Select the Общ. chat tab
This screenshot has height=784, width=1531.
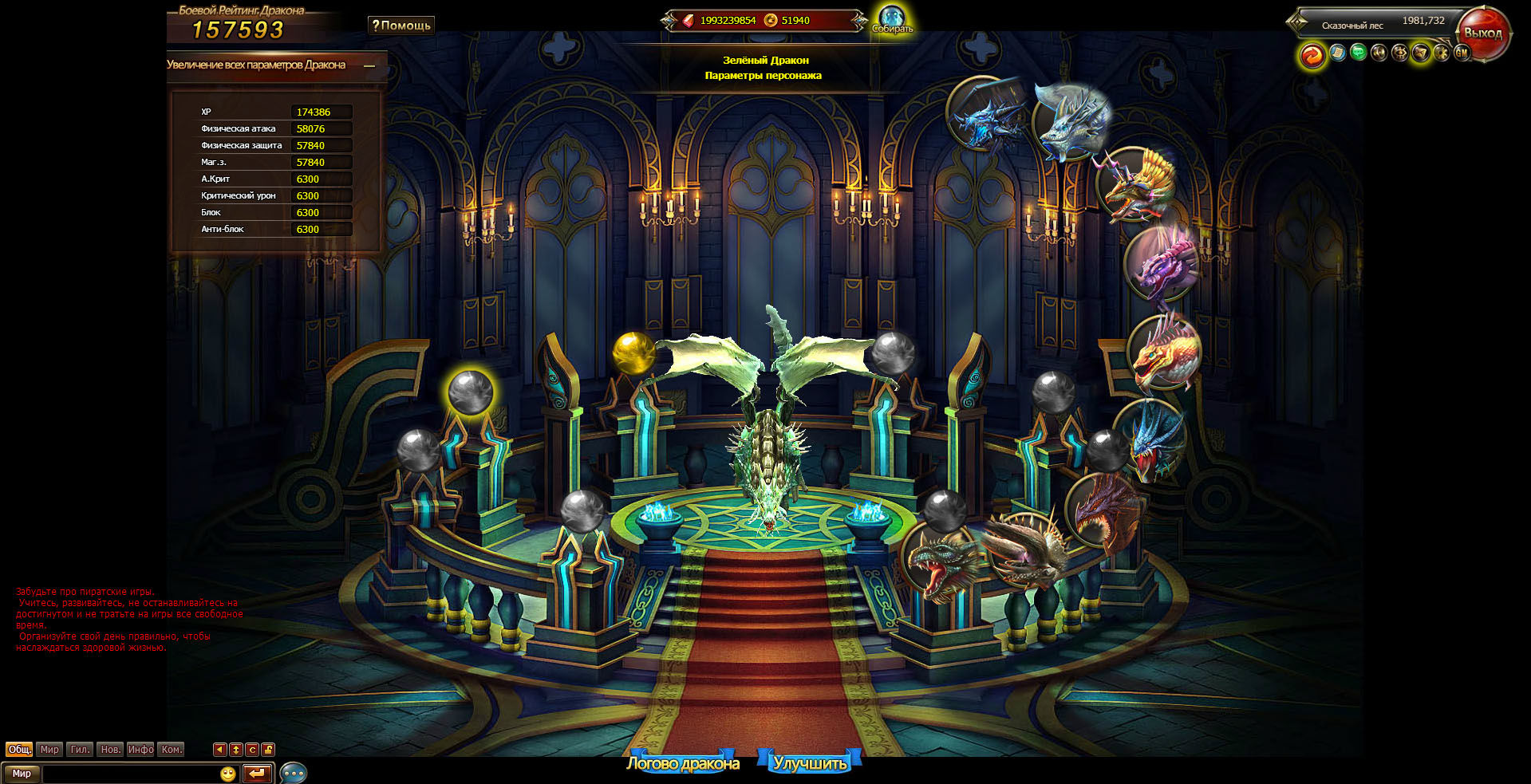point(19,750)
